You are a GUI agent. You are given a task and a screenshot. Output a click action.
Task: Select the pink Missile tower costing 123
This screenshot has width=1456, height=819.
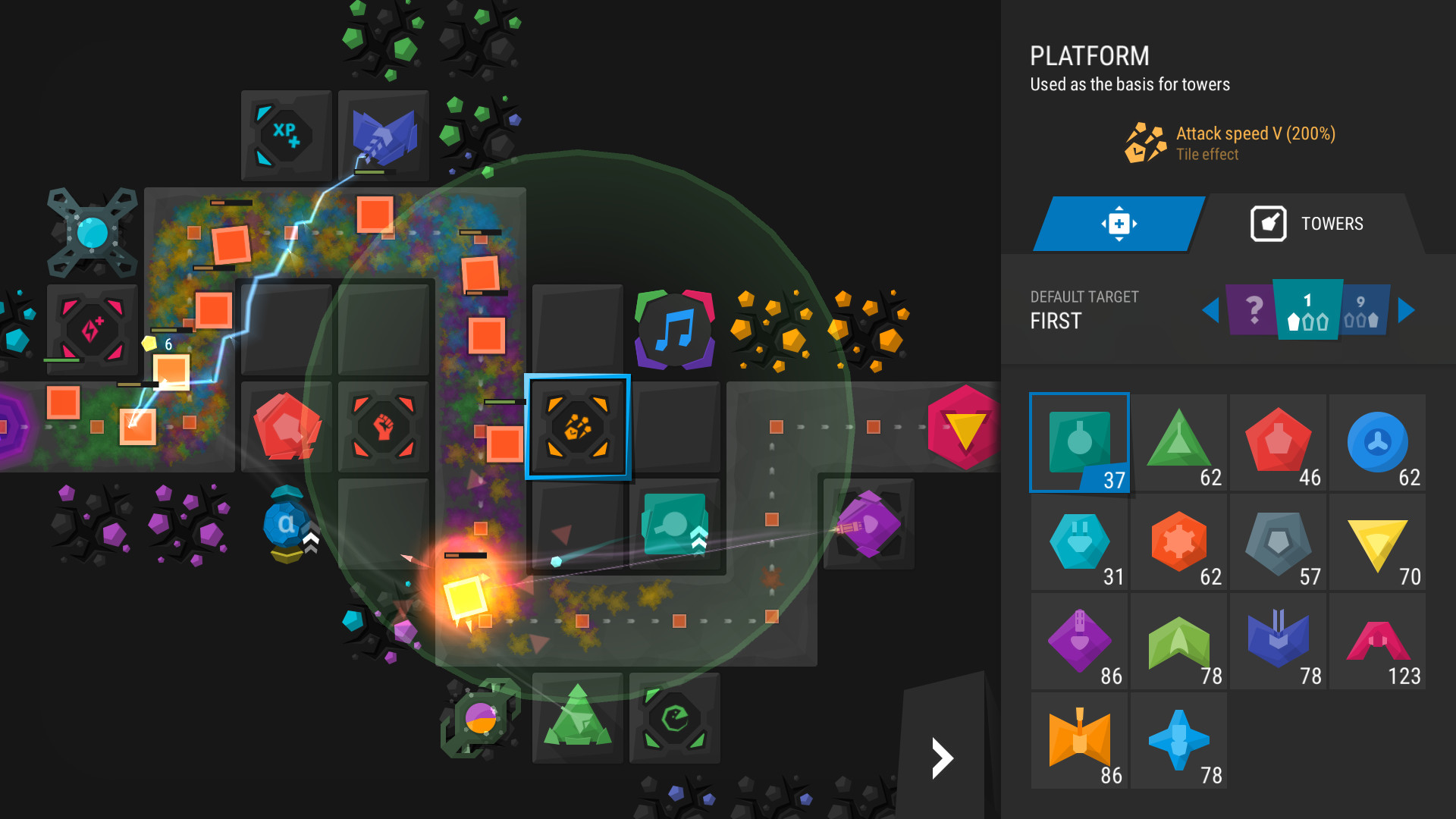coord(1377,641)
